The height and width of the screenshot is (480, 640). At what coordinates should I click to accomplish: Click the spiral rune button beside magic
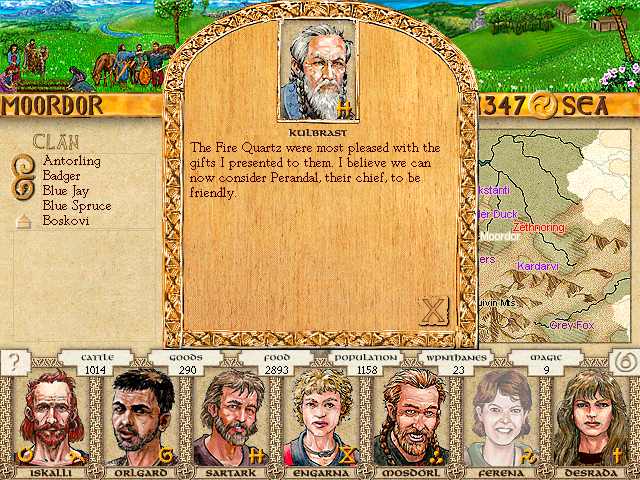pos(622,362)
